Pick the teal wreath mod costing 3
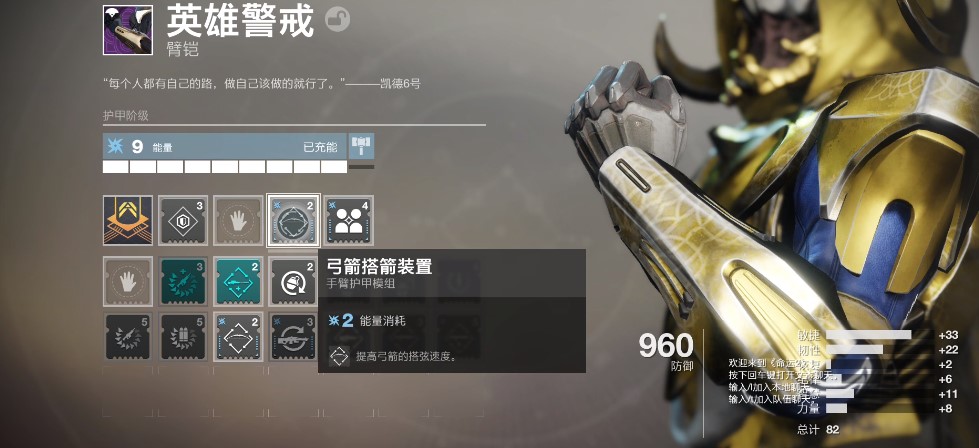The image size is (979, 448). [184, 281]
